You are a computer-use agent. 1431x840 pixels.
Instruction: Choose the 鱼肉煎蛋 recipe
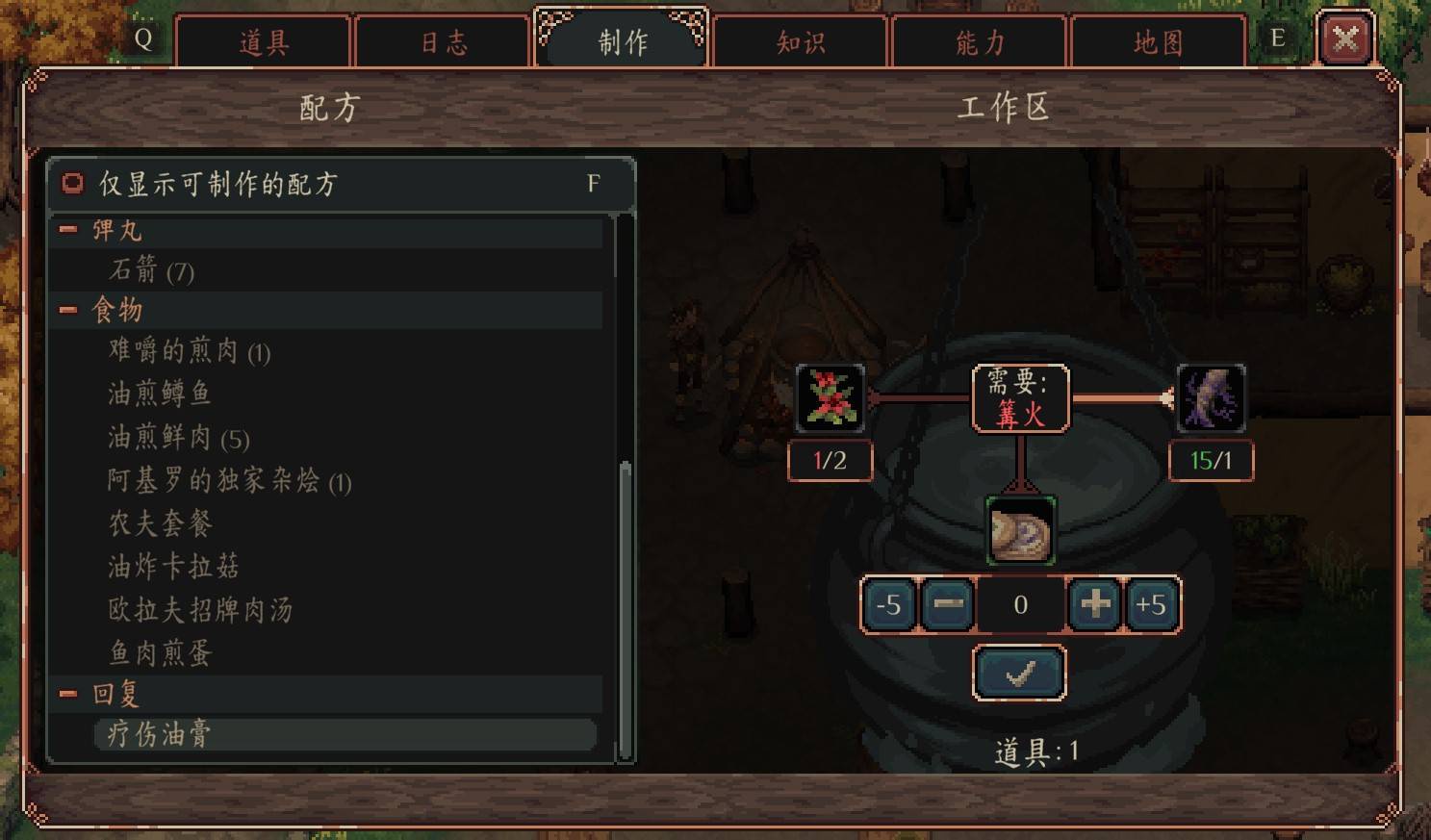point(159,653)
